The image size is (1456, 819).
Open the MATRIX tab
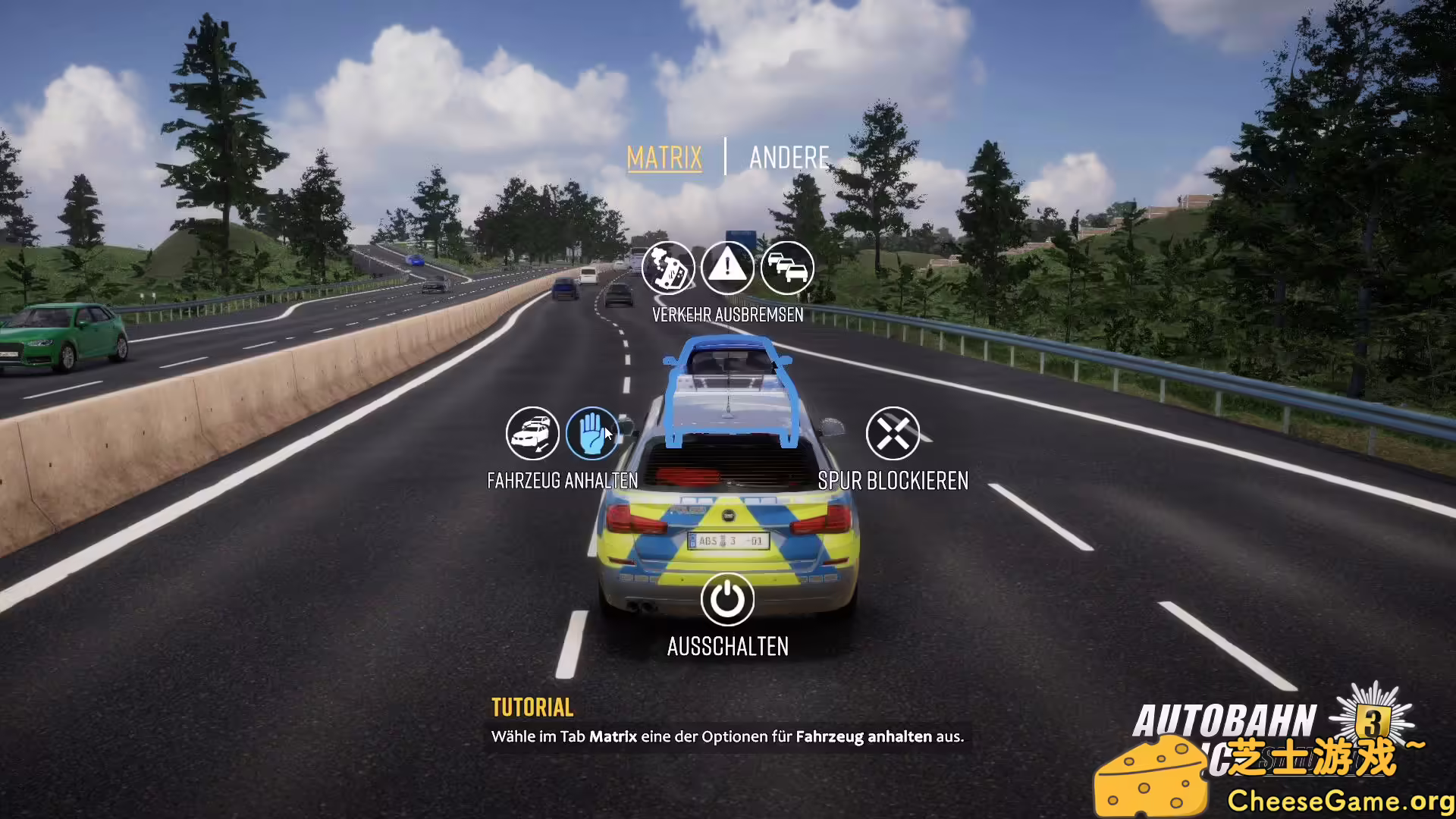pyautogui.click(x=664, y=158)
